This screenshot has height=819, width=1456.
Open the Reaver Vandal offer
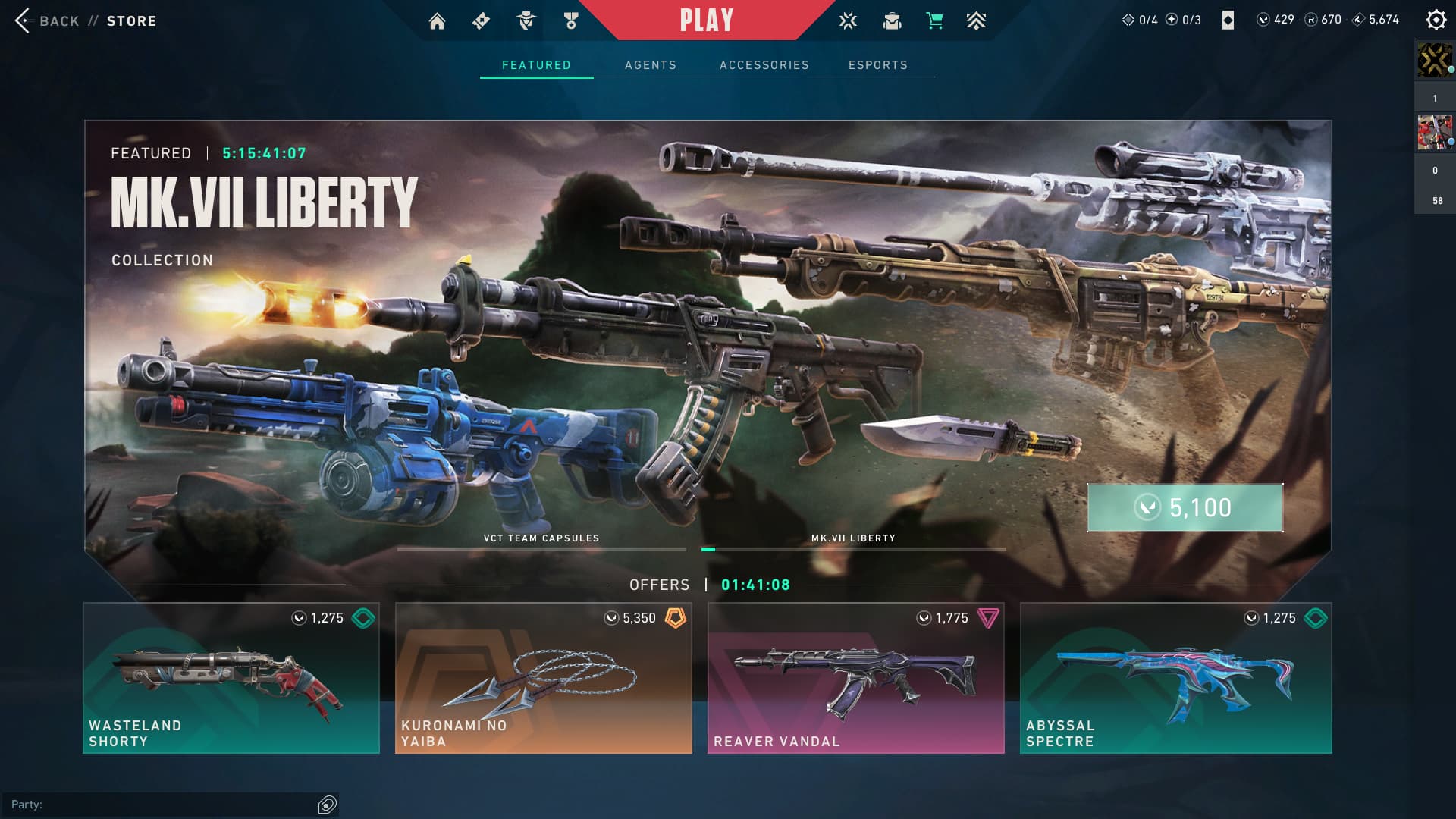click(855, 678)
